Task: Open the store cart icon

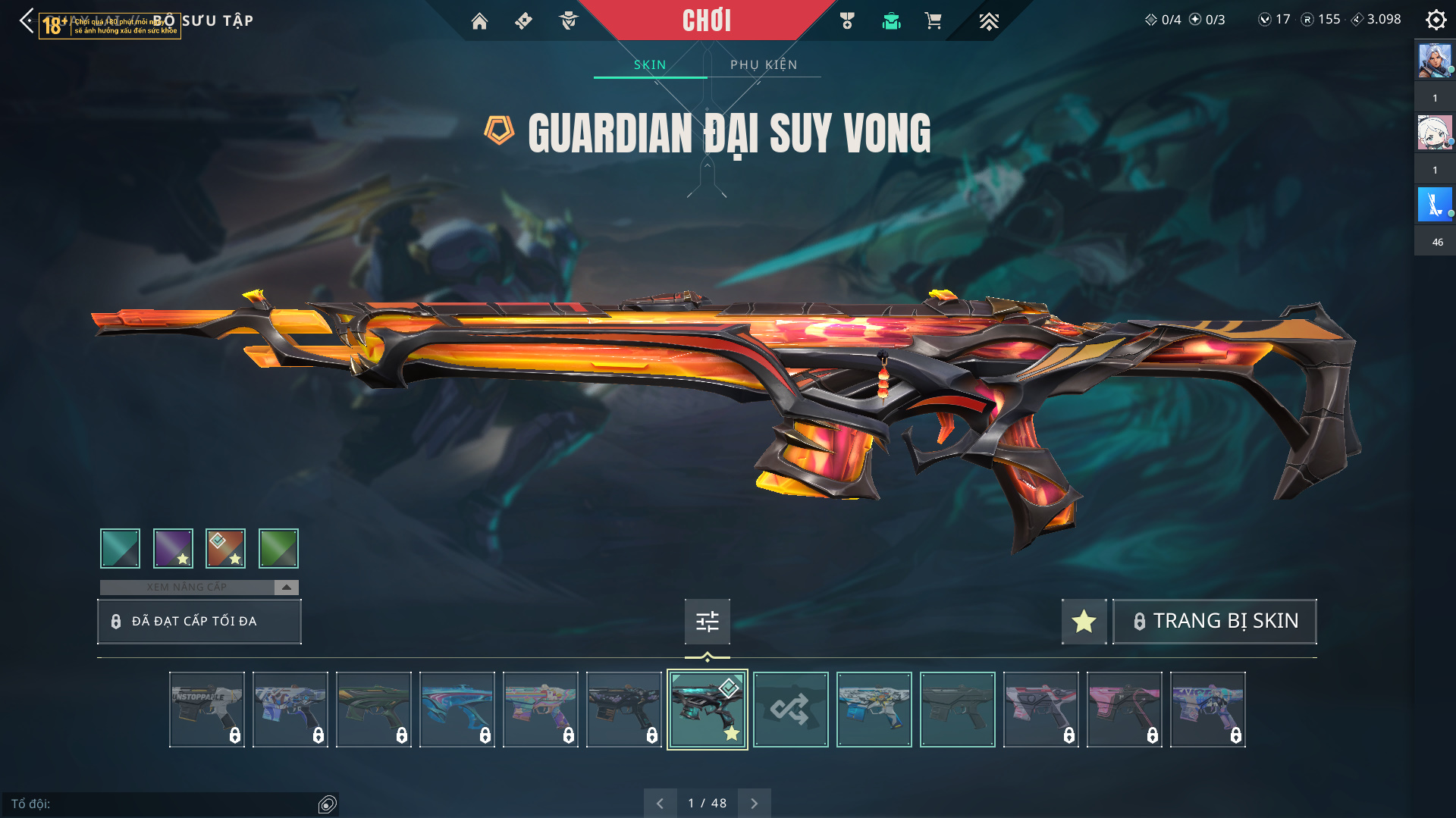Action: click(933, 21)
